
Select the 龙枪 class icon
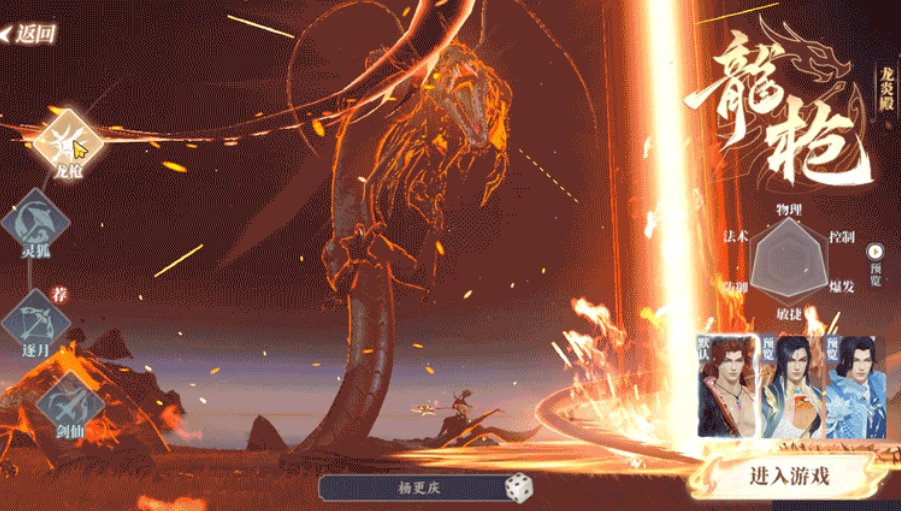pos(68,143)
